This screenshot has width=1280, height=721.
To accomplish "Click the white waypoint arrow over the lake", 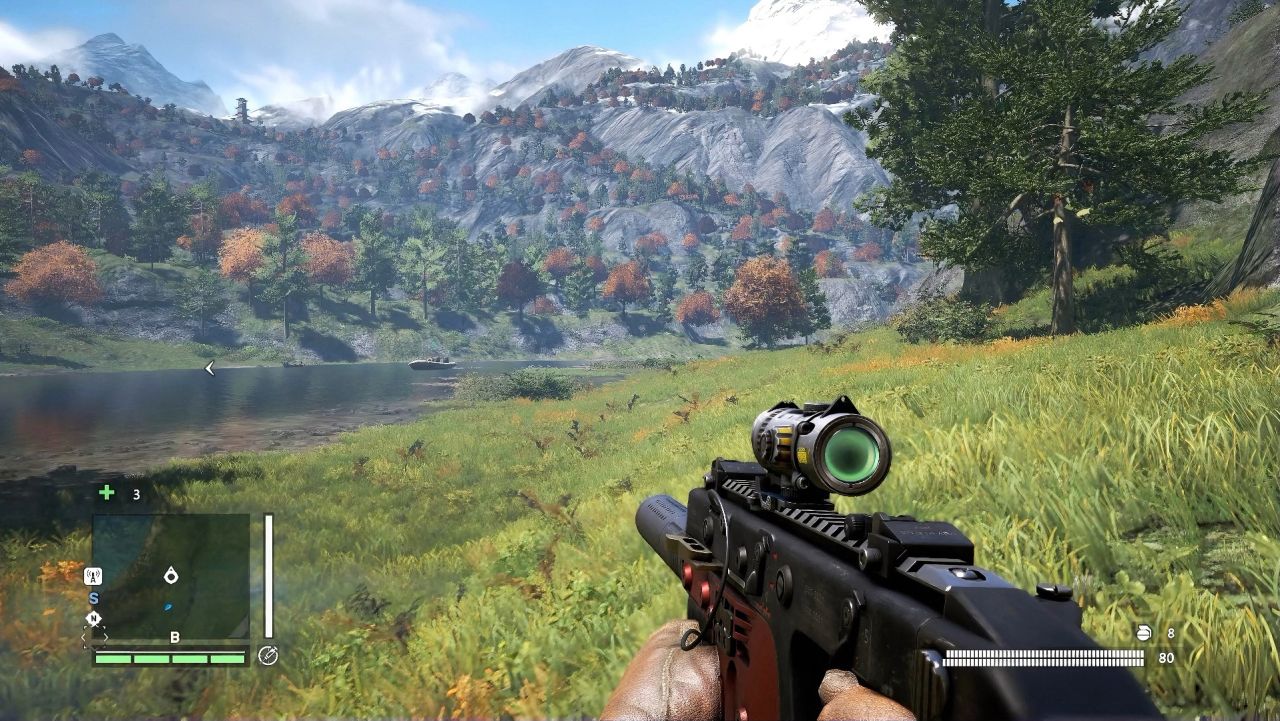I will [x=209, y=369].
